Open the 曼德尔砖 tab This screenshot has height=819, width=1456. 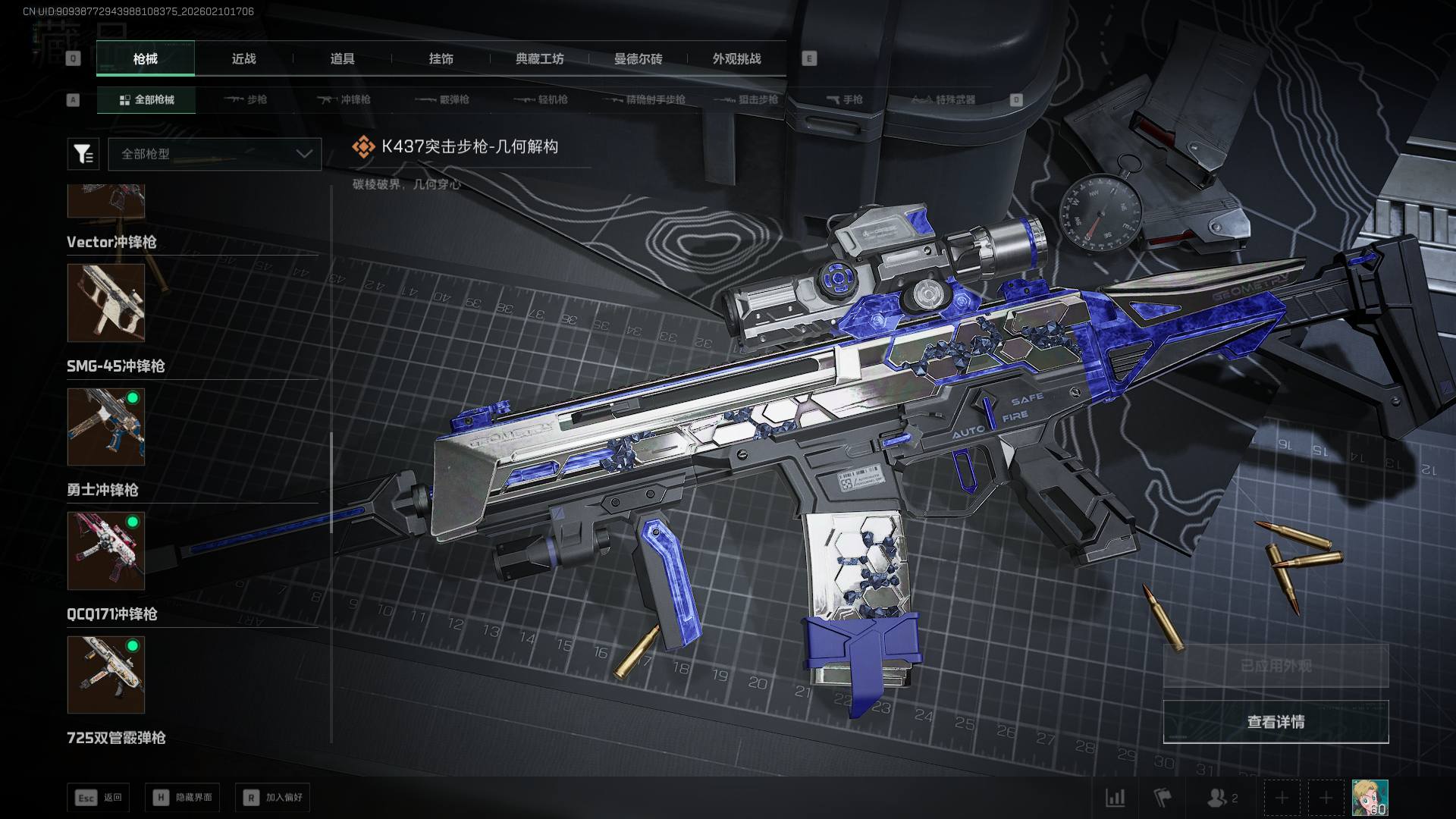click(x=638, y=58)
